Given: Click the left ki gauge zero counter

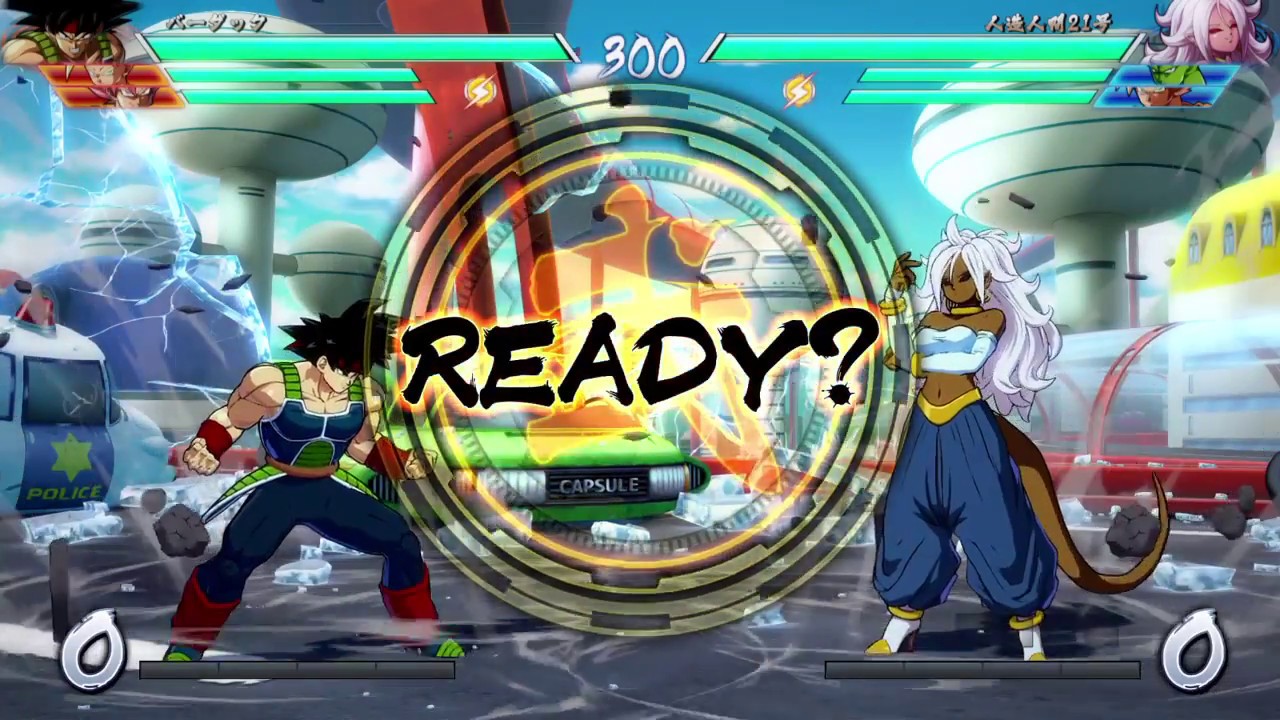Looking at the screenshot, I should (95, 650).
